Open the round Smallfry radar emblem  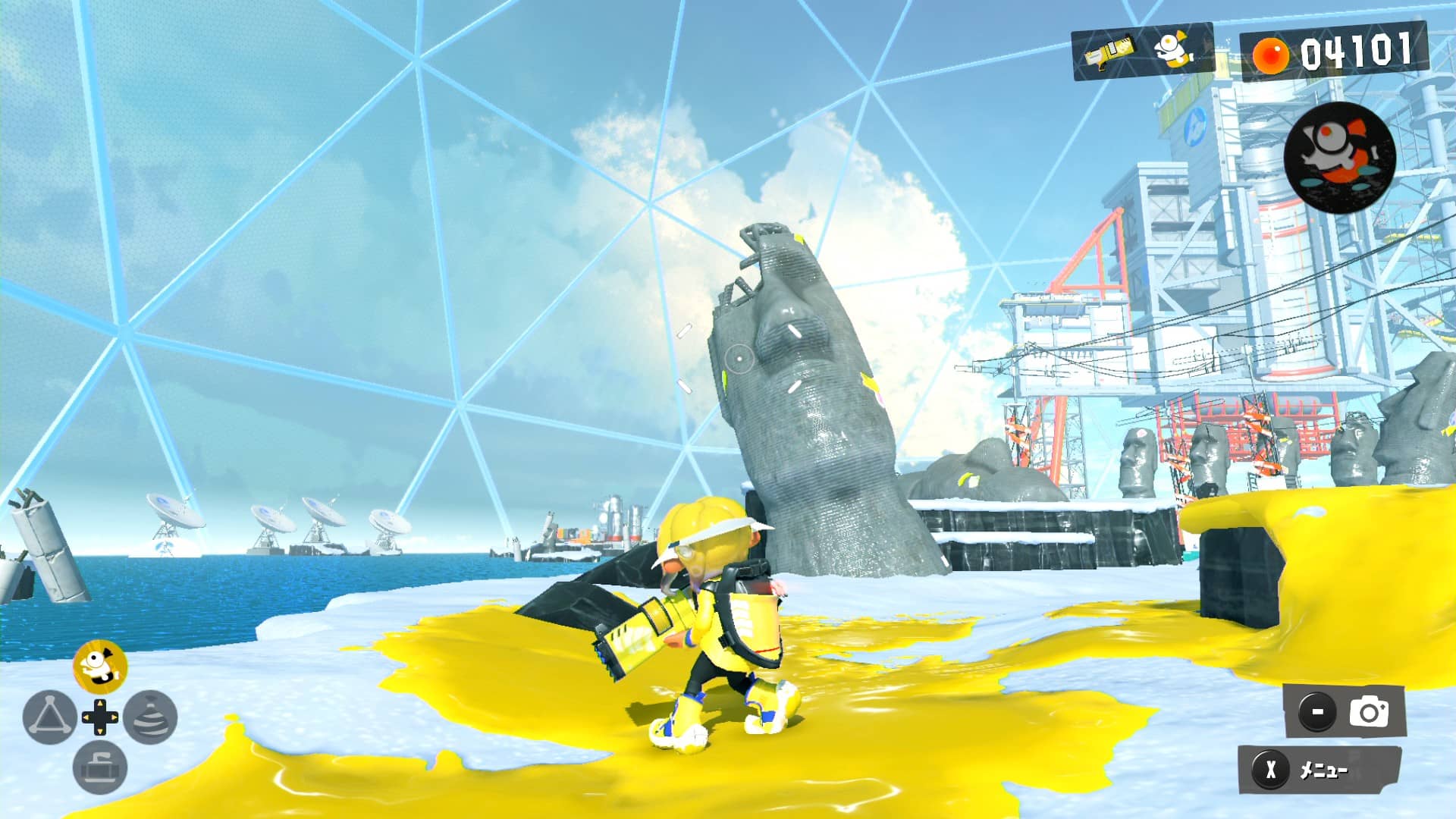(x=1339, y=157)
